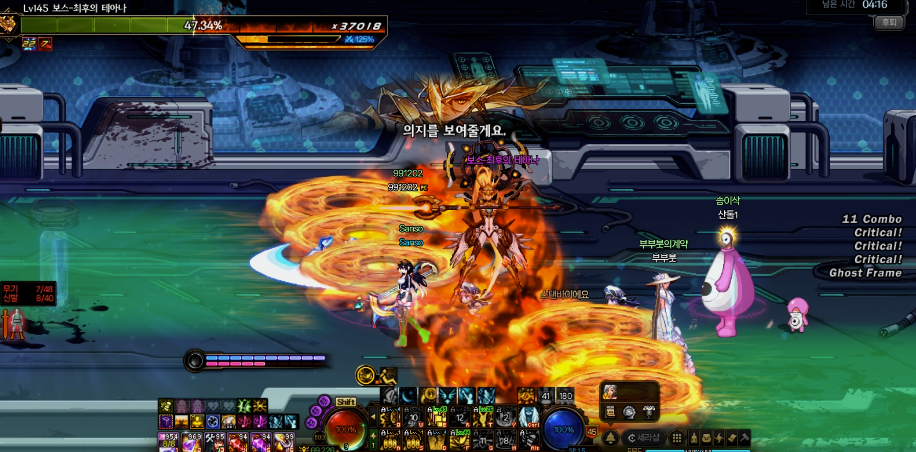Open the grid main menu button
Viewport: 916px width, 452px height.
677,437
